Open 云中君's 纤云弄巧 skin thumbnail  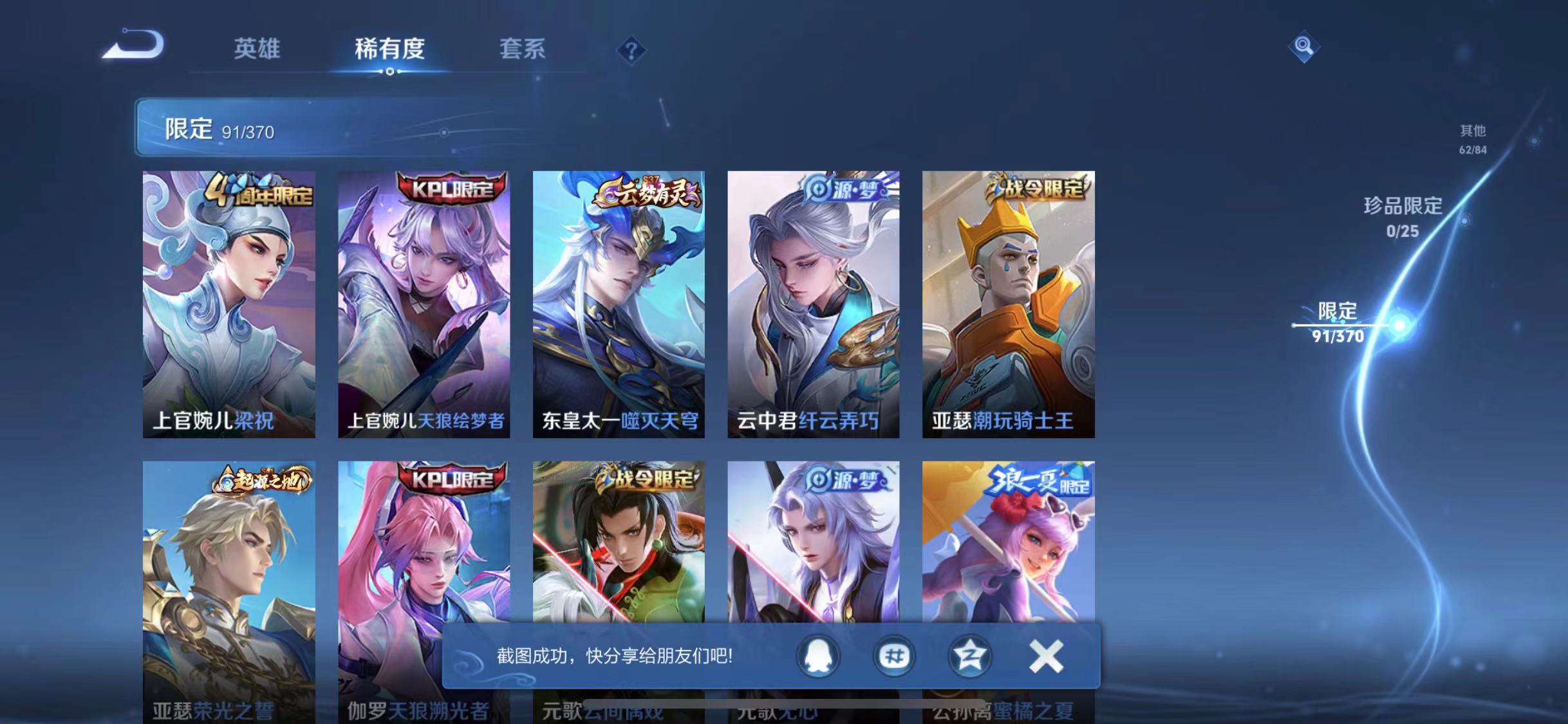pos(814,302)
